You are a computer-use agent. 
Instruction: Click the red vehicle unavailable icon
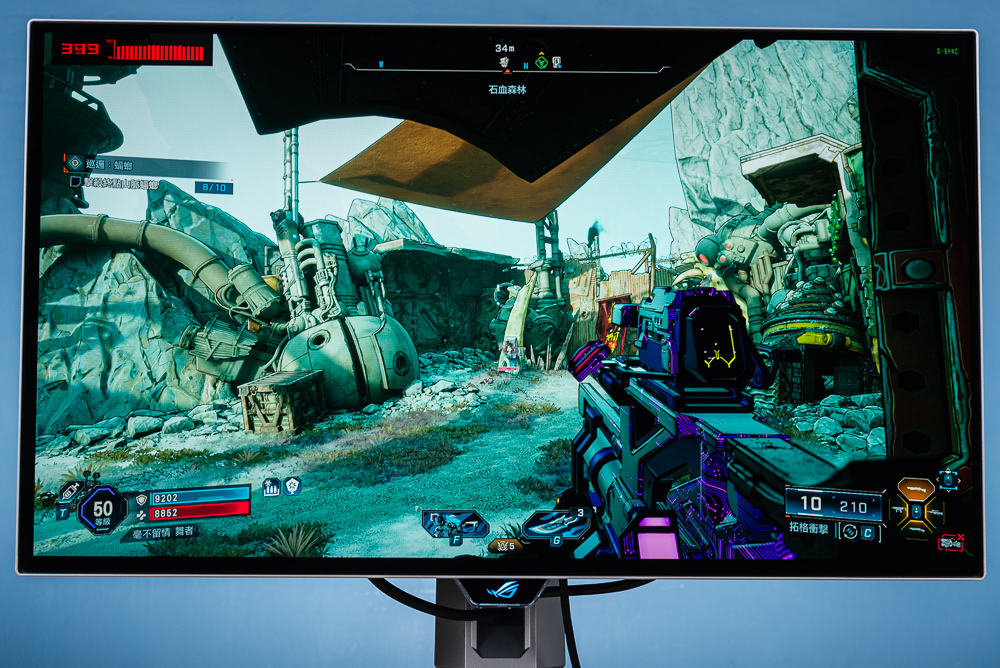[950, 543]
